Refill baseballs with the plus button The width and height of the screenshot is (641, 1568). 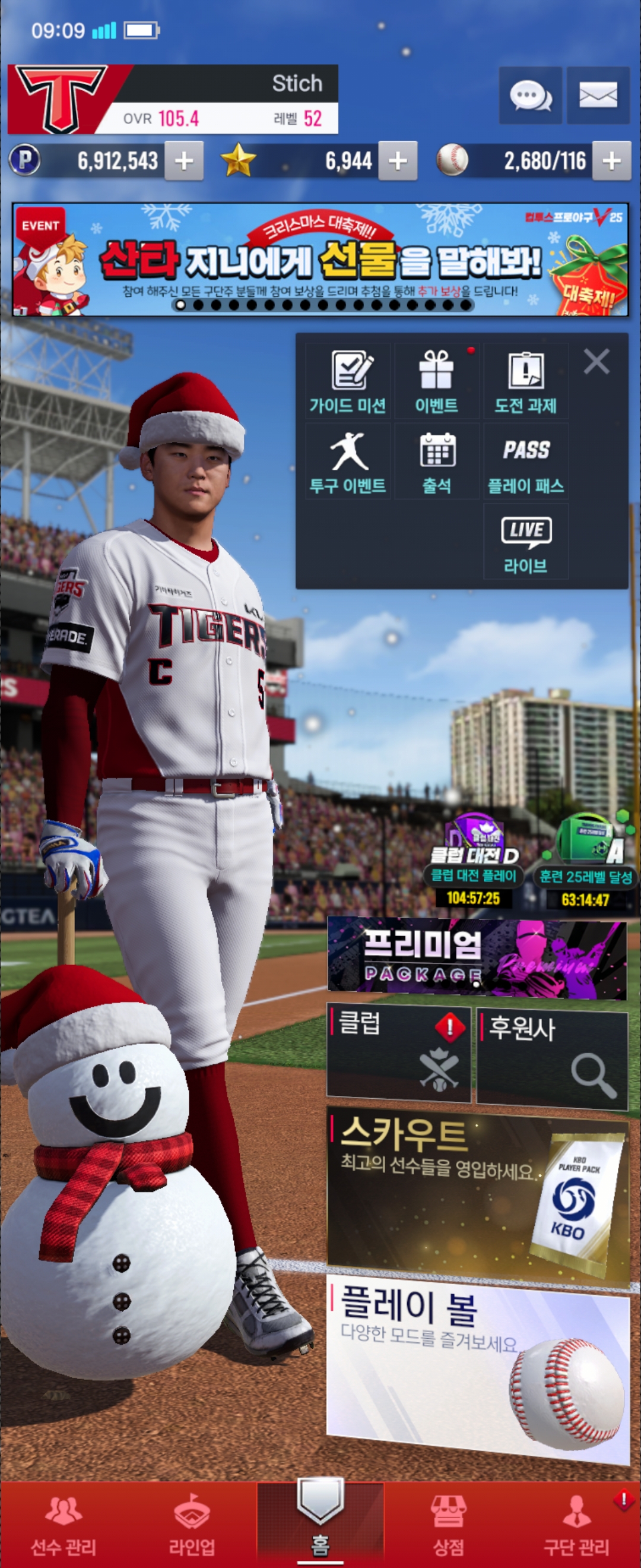(x=611, y=162)
